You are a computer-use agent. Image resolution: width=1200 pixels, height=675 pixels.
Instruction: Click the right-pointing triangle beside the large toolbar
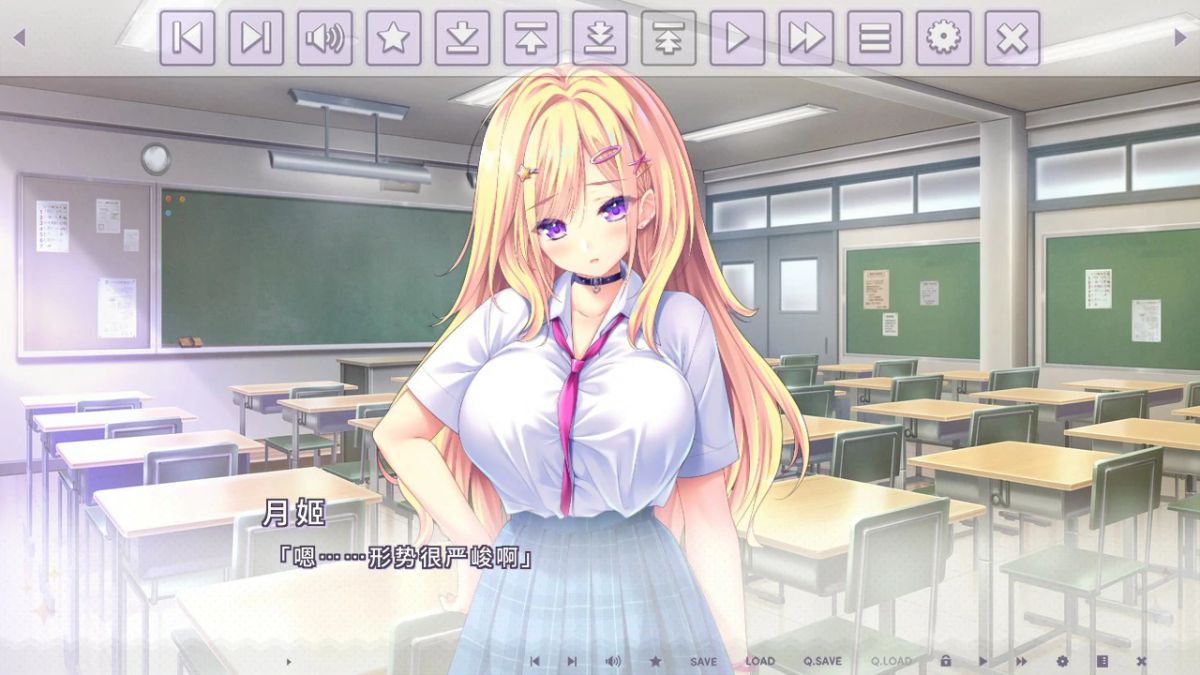point(1181,38)
